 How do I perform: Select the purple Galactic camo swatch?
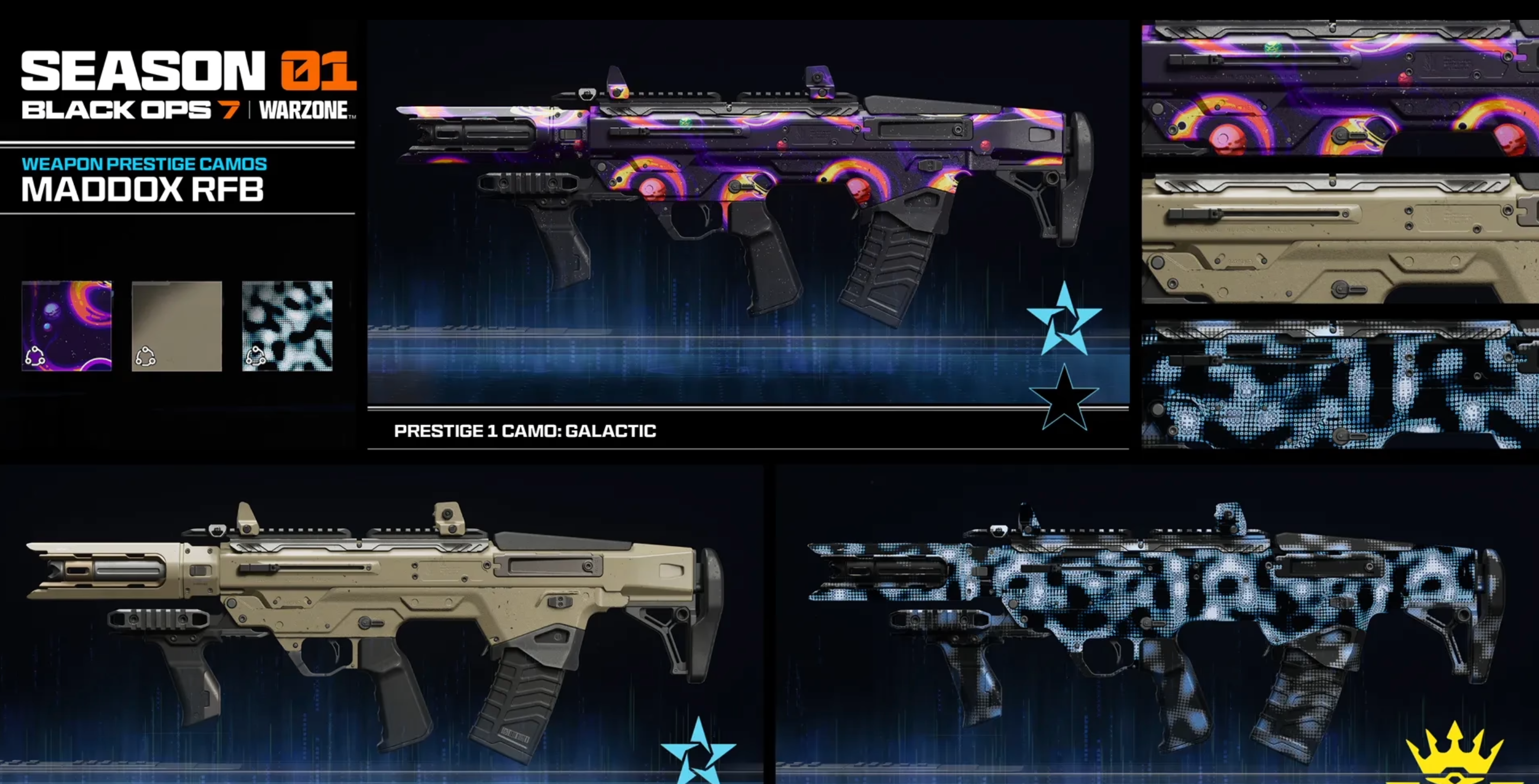67,326
